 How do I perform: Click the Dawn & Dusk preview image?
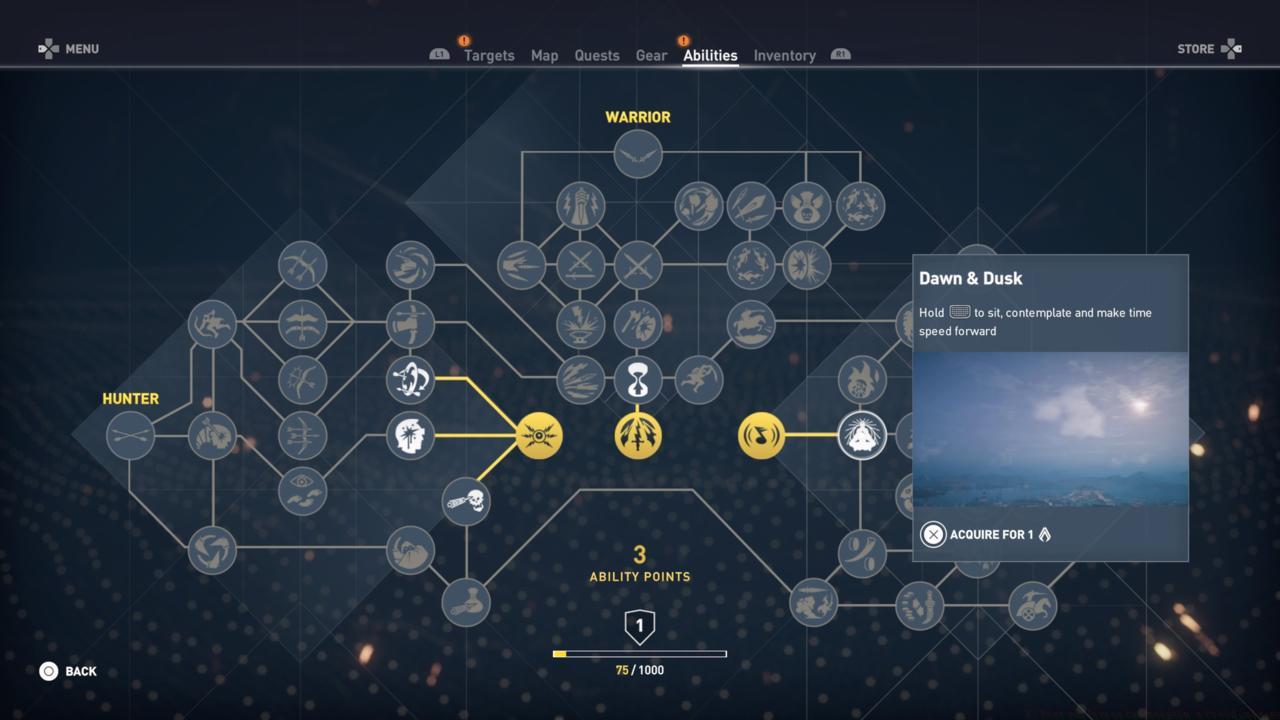point(1050,430)
